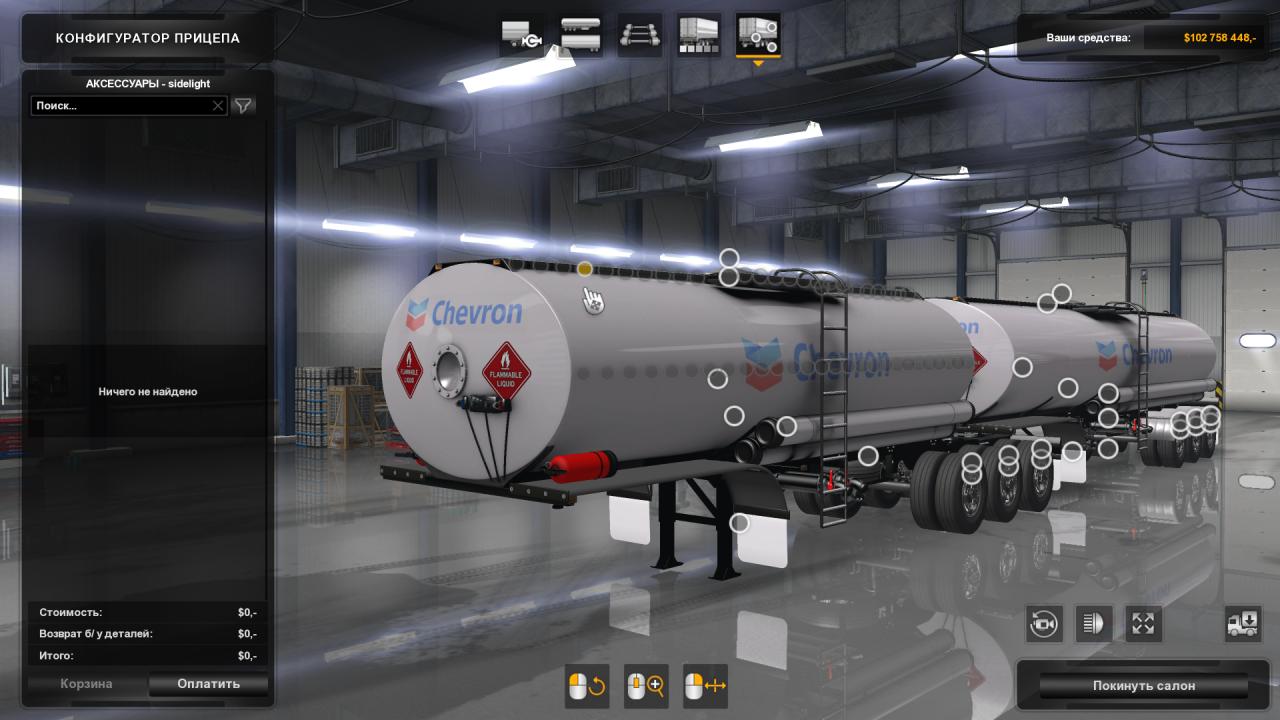Select the tank body type tab
This screenshot has height=720, width=1280.
pos(581,35)
